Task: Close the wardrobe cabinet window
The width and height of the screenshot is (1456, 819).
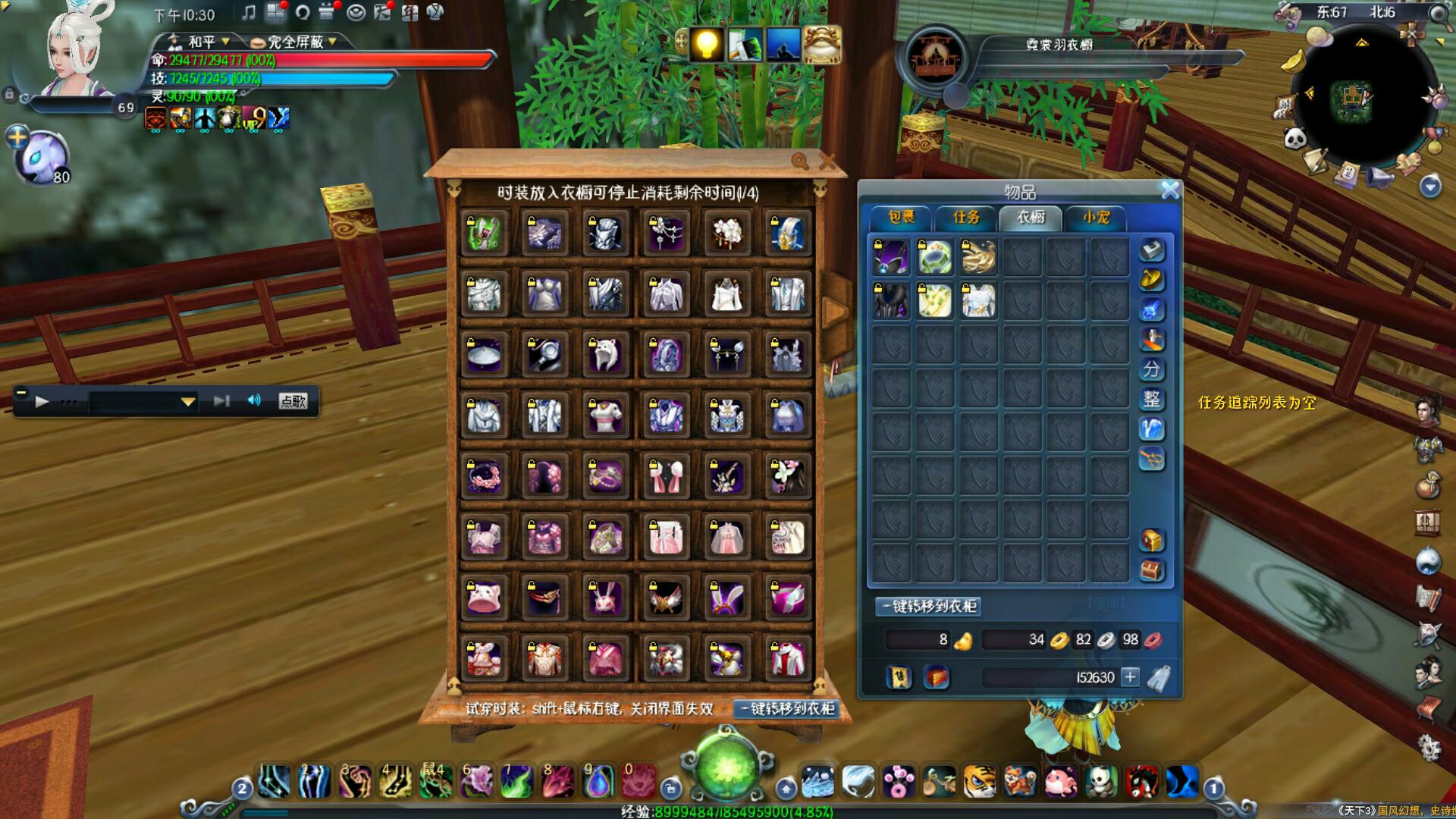Action: pos(827,161)
